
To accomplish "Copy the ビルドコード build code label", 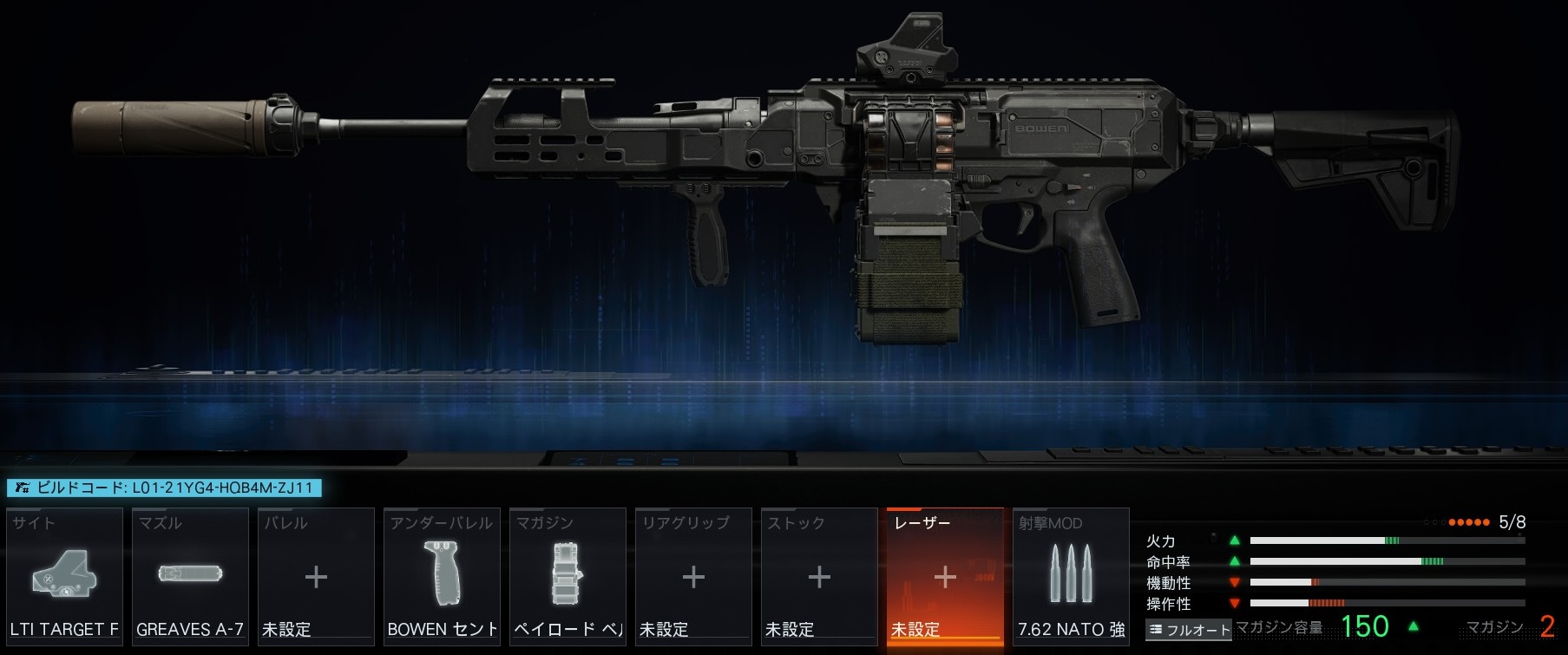I will pyautogui.click(x=164, y=488).
